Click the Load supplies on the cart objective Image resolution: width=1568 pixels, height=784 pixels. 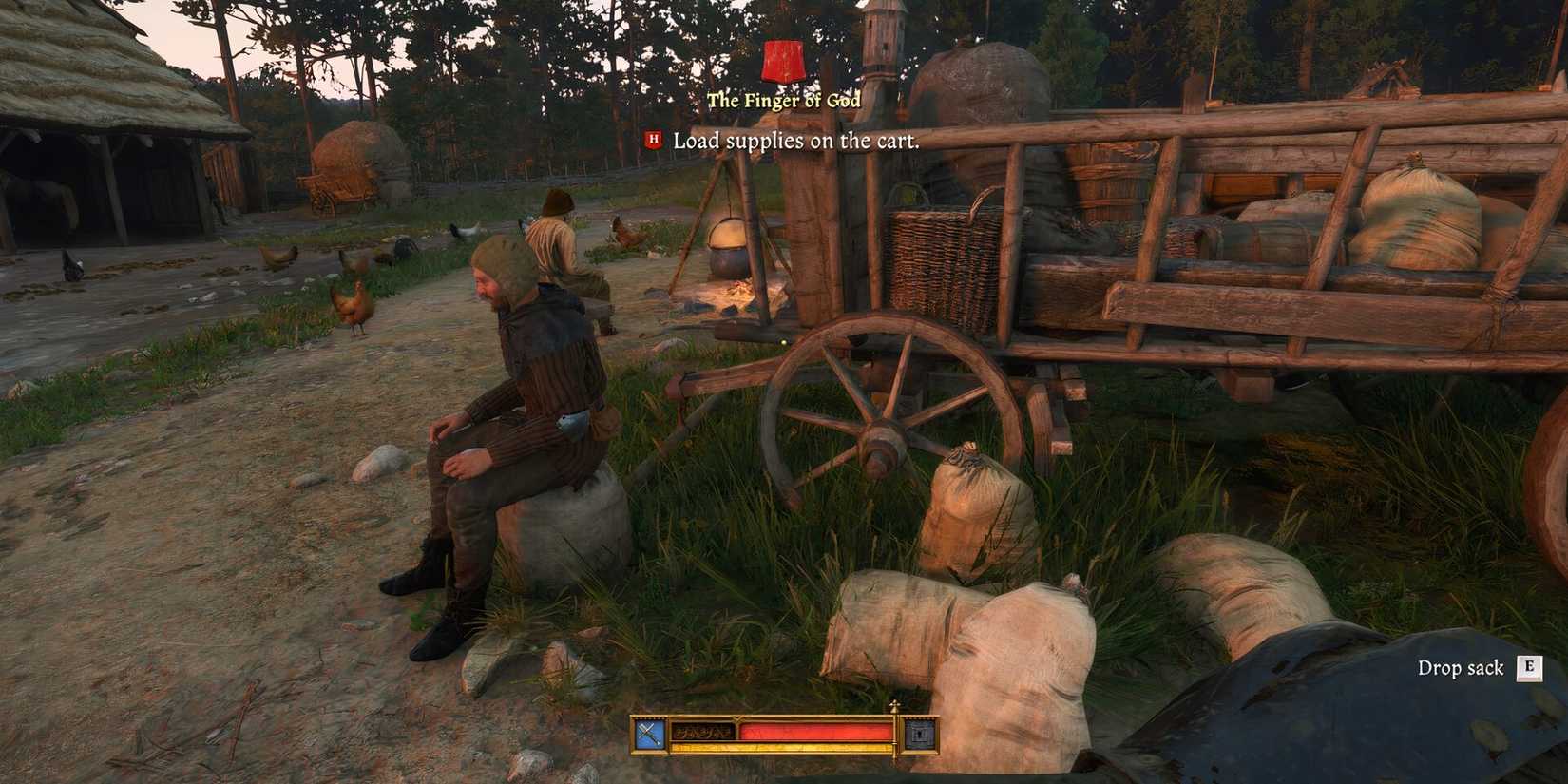click(795, 143)
